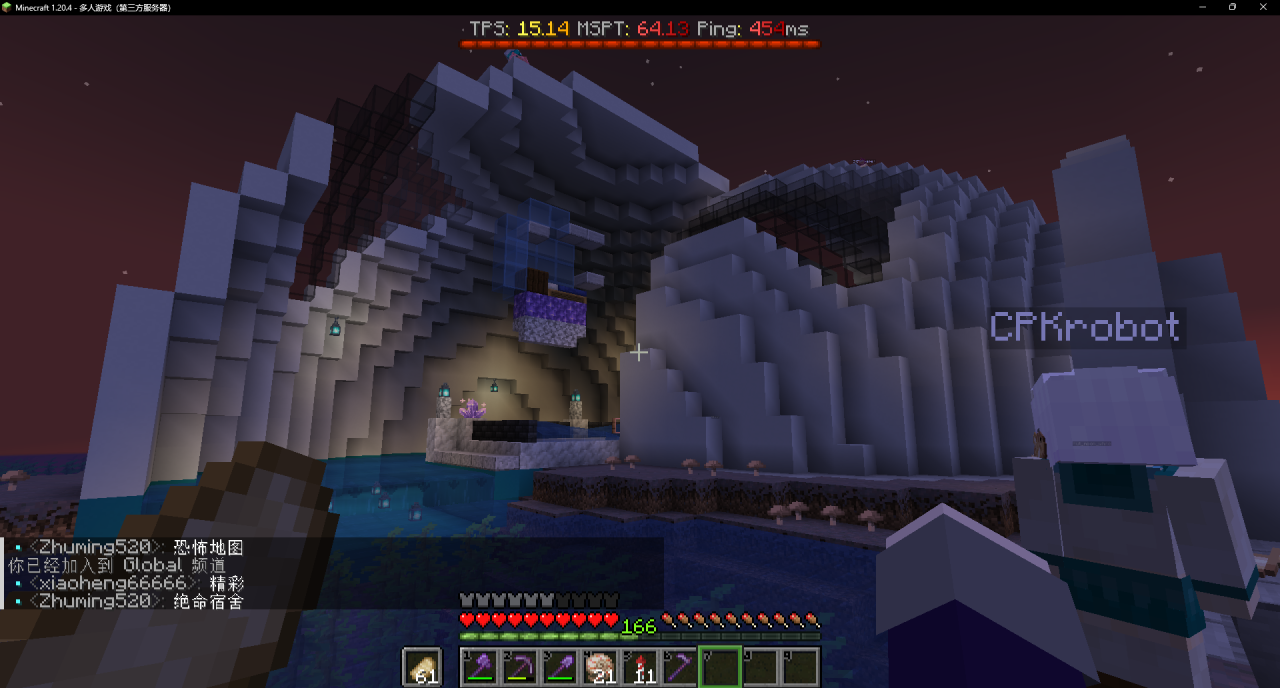Close the Minecraft window
Viewport: 1280px width, 688px height.
[x=1260, y=7]
